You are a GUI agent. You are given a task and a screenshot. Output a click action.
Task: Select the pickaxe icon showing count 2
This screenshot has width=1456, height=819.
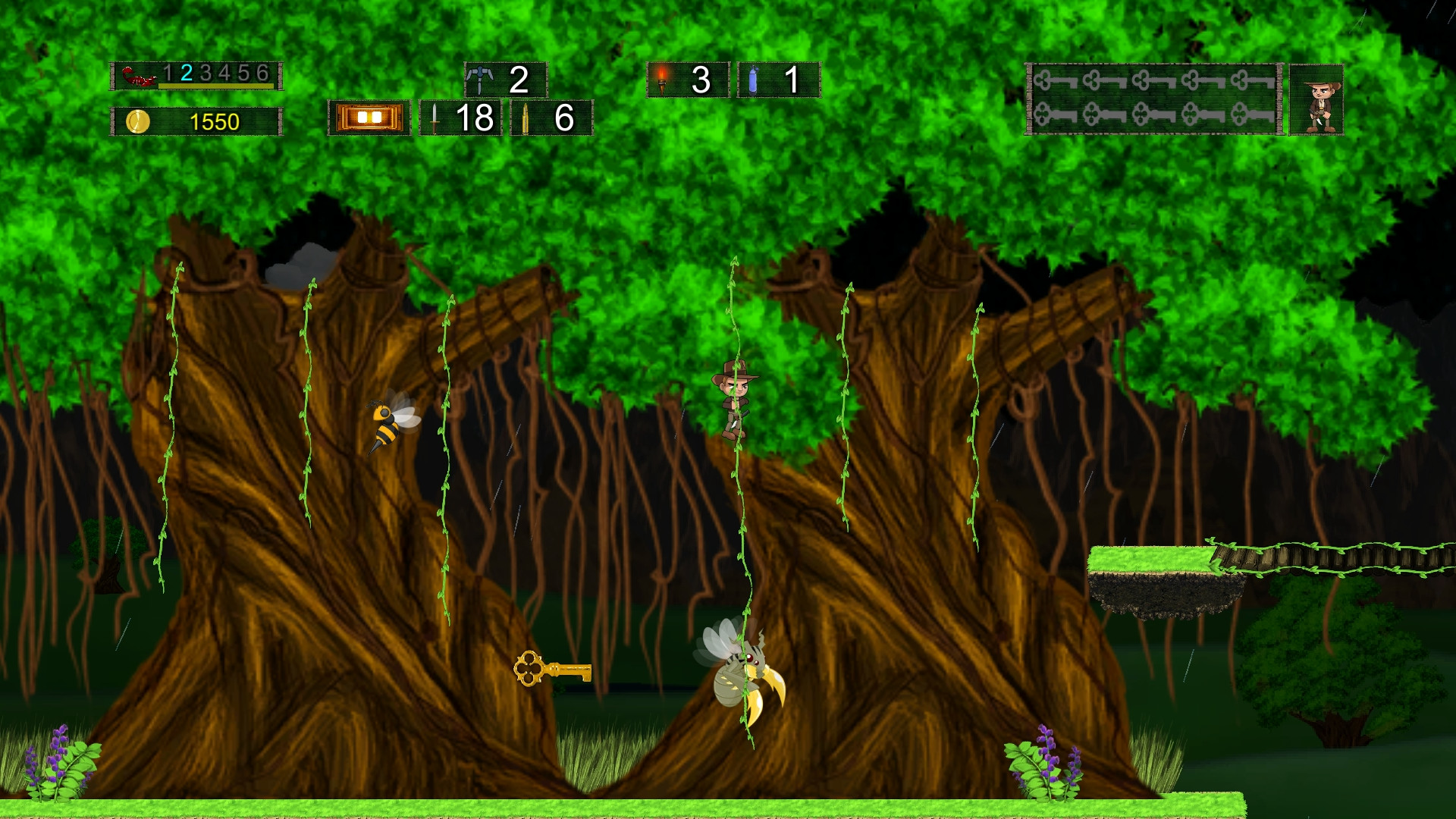click(x=482, y=78)
